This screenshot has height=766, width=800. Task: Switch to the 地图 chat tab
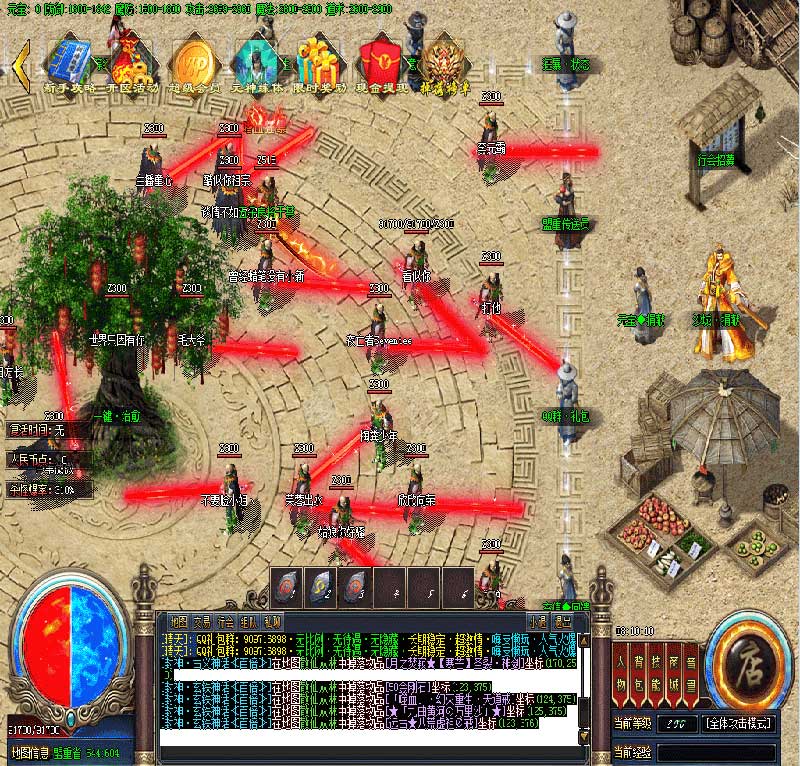point(178,621)
